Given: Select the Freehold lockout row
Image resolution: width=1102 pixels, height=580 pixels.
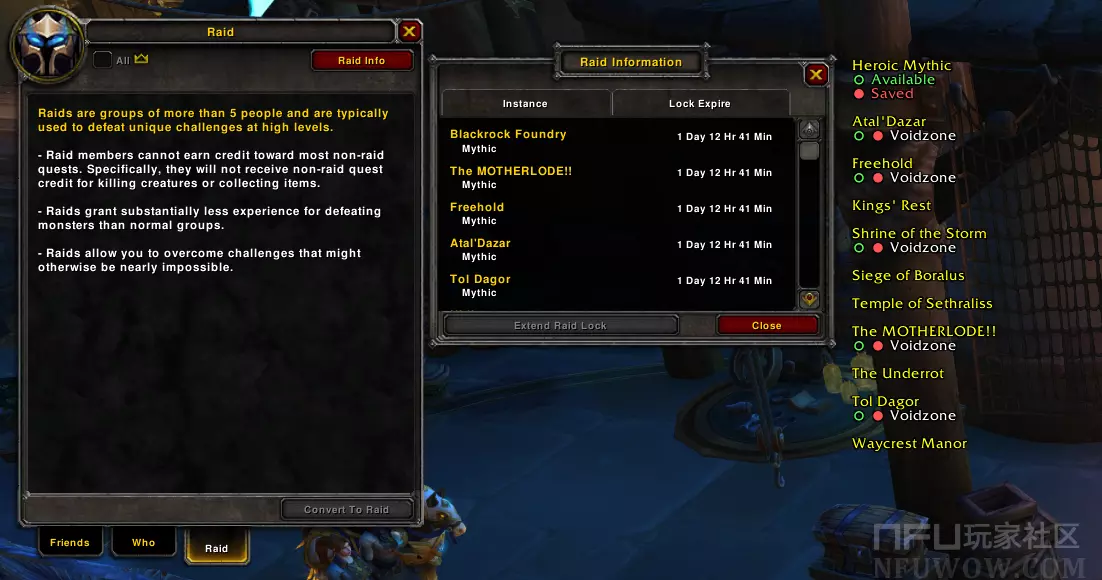Looking at the screenshot, I should point(615,213).
